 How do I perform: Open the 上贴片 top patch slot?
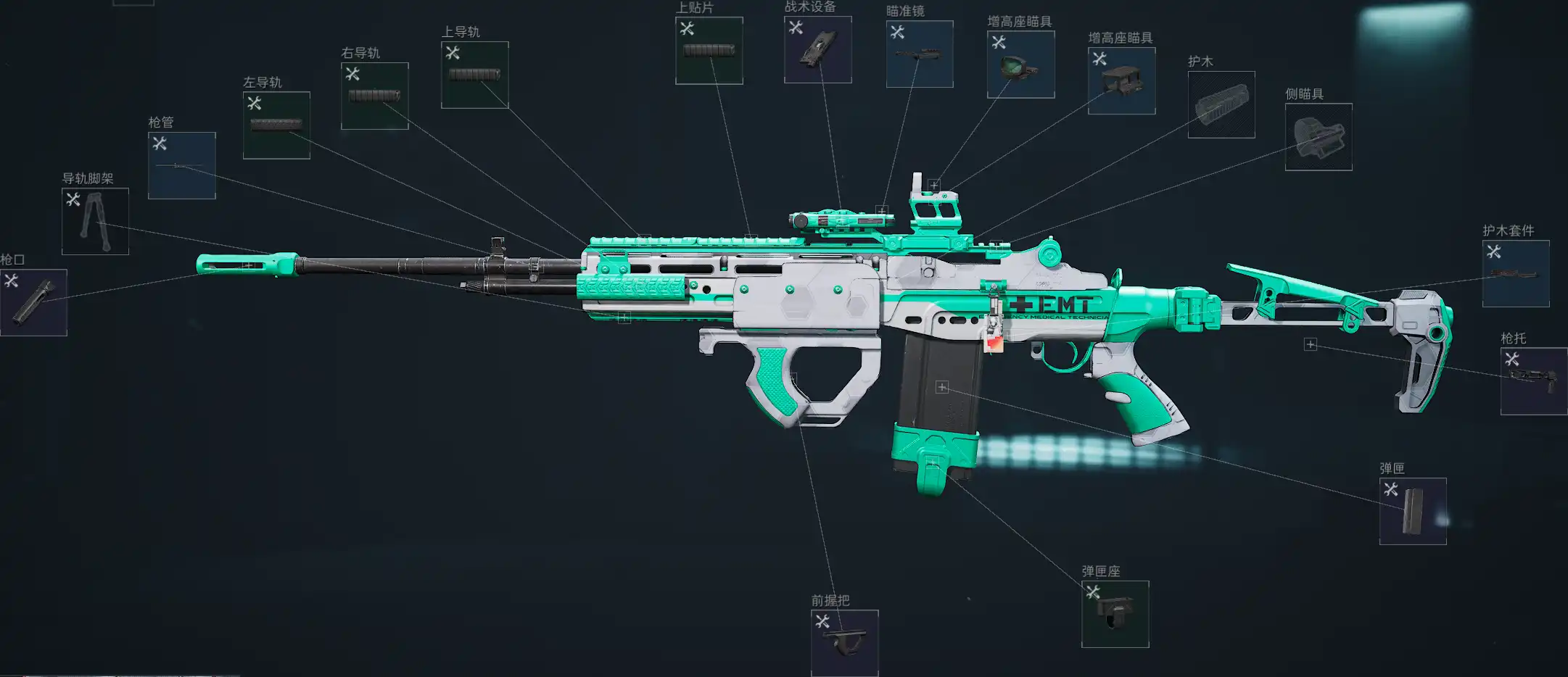coord(709,51)
